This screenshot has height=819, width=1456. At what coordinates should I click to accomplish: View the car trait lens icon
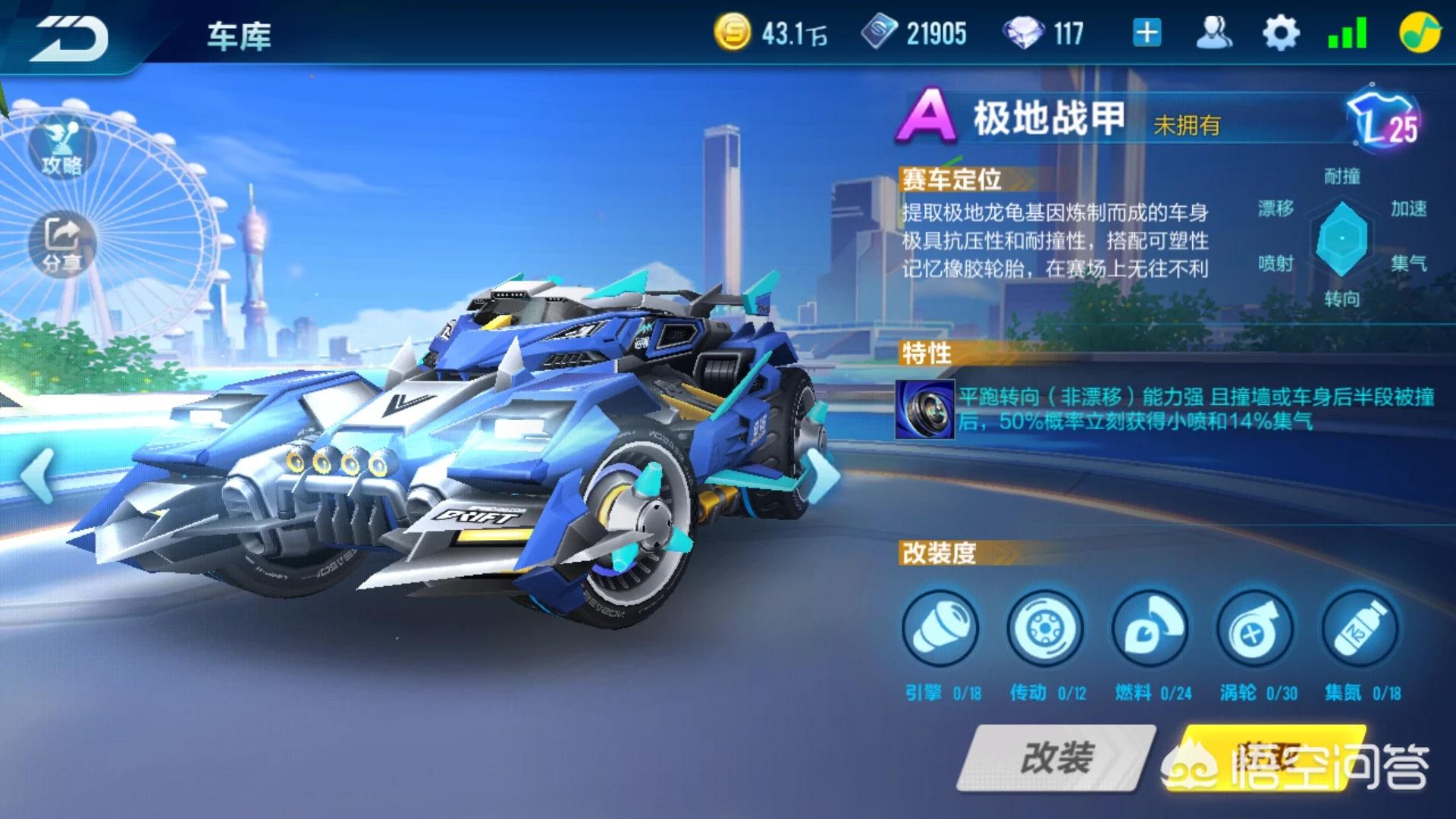tap(924, 409)
